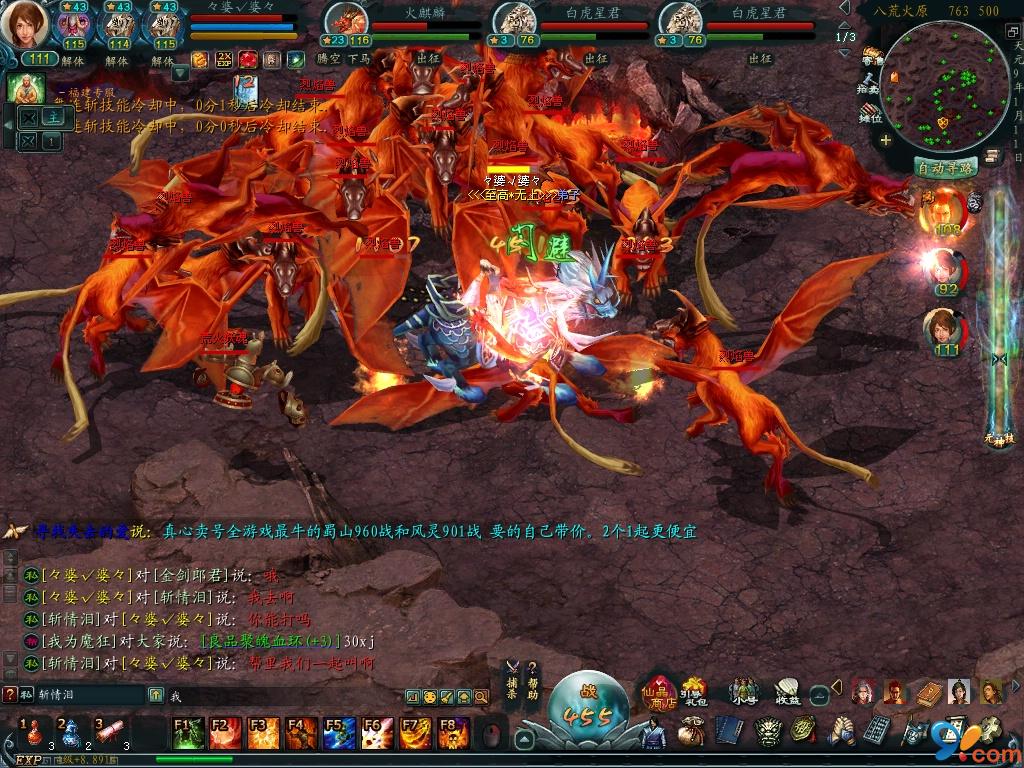Click the 捕杀 crossed swords button
The width and height of the screenshot is (1024, 768).
click(511, 681)
